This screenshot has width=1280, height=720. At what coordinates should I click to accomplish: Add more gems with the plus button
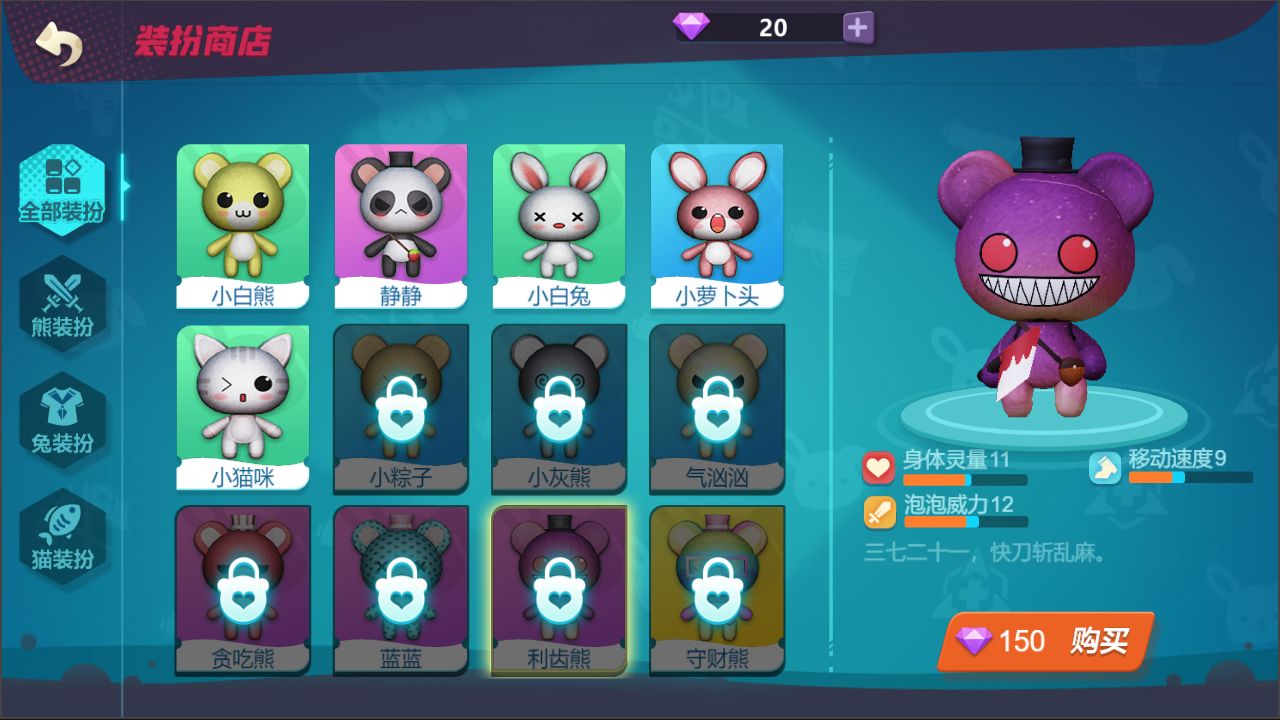point(857,28)
